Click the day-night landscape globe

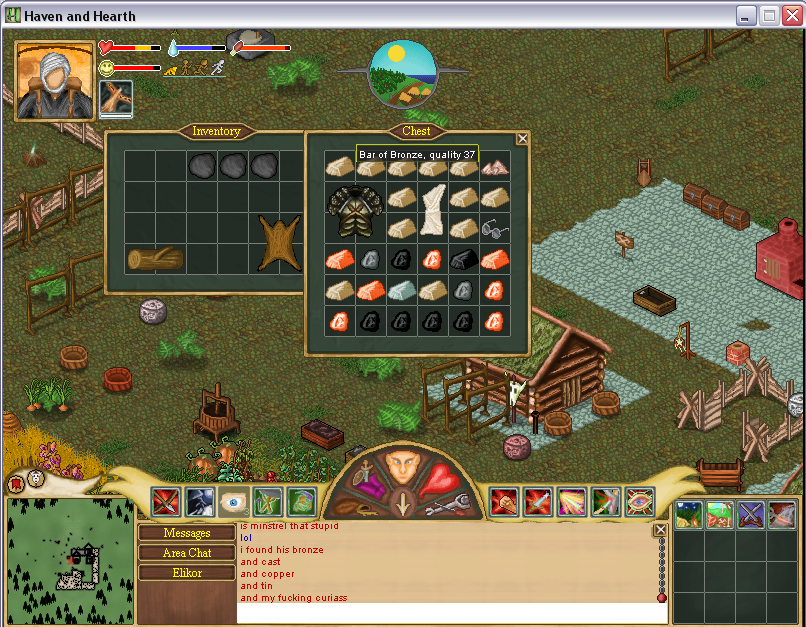(x=402, y=73)
